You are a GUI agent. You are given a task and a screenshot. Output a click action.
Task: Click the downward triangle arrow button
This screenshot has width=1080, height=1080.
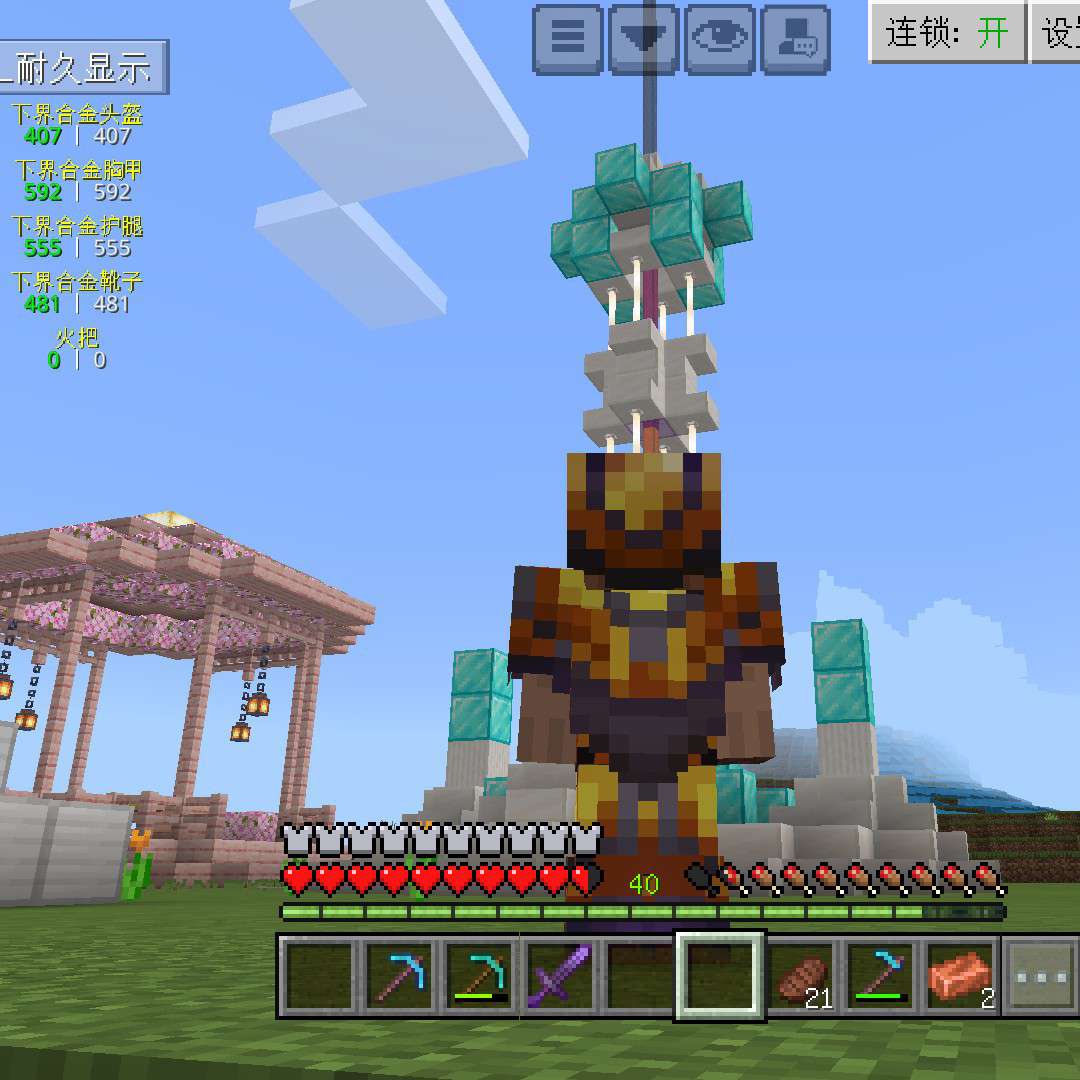[644, 39]
